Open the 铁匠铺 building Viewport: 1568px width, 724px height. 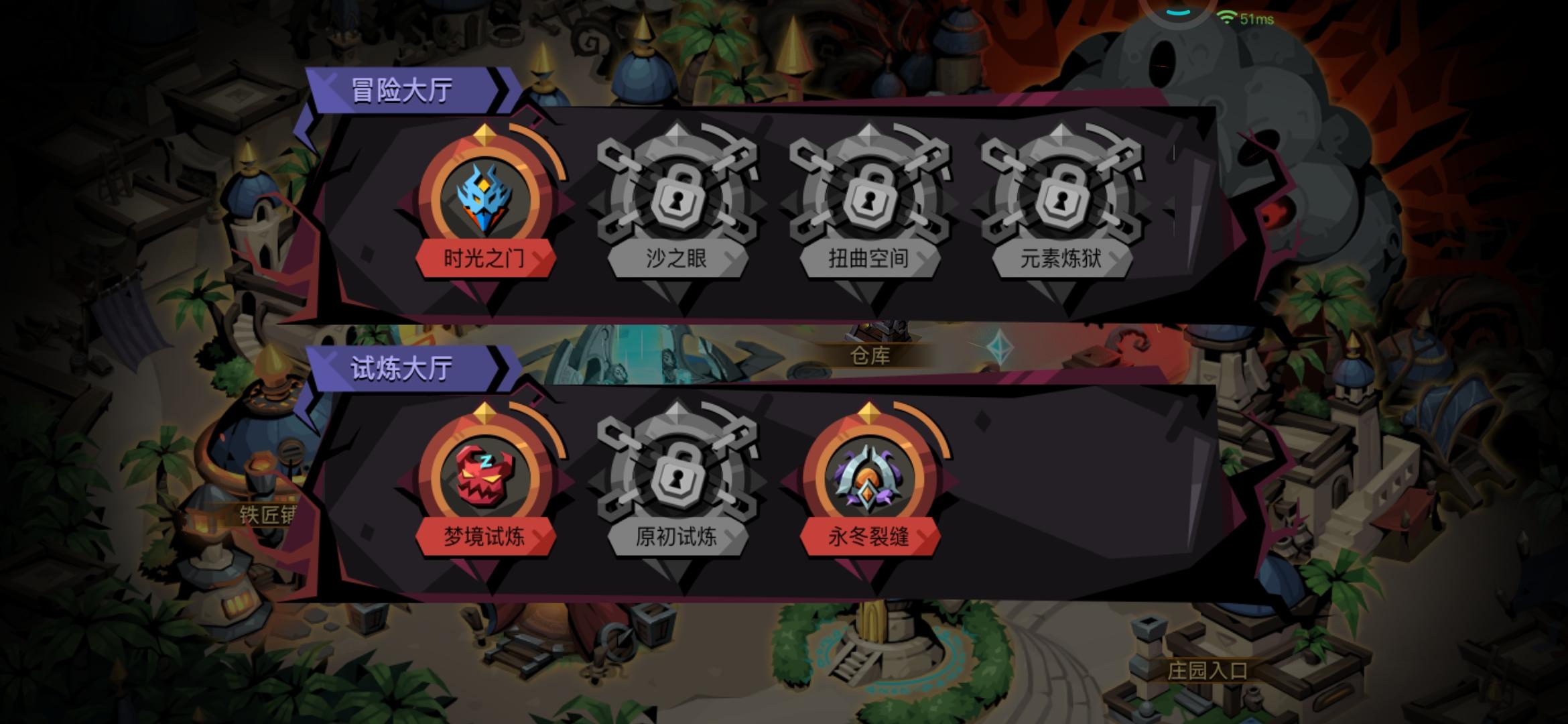tap(268, 514)
